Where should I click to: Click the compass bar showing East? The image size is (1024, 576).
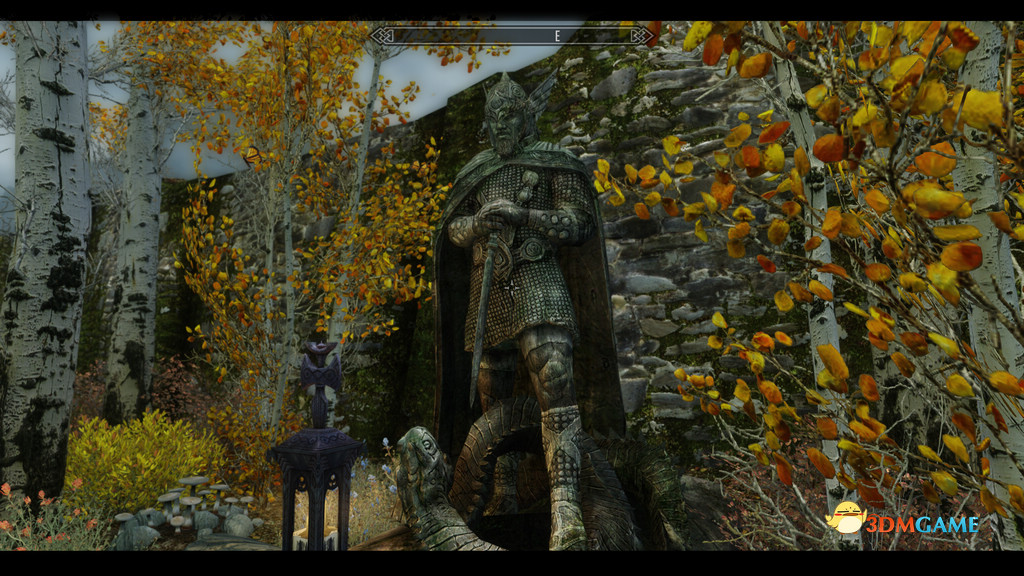pyautogui.click(x=511, y=36)
